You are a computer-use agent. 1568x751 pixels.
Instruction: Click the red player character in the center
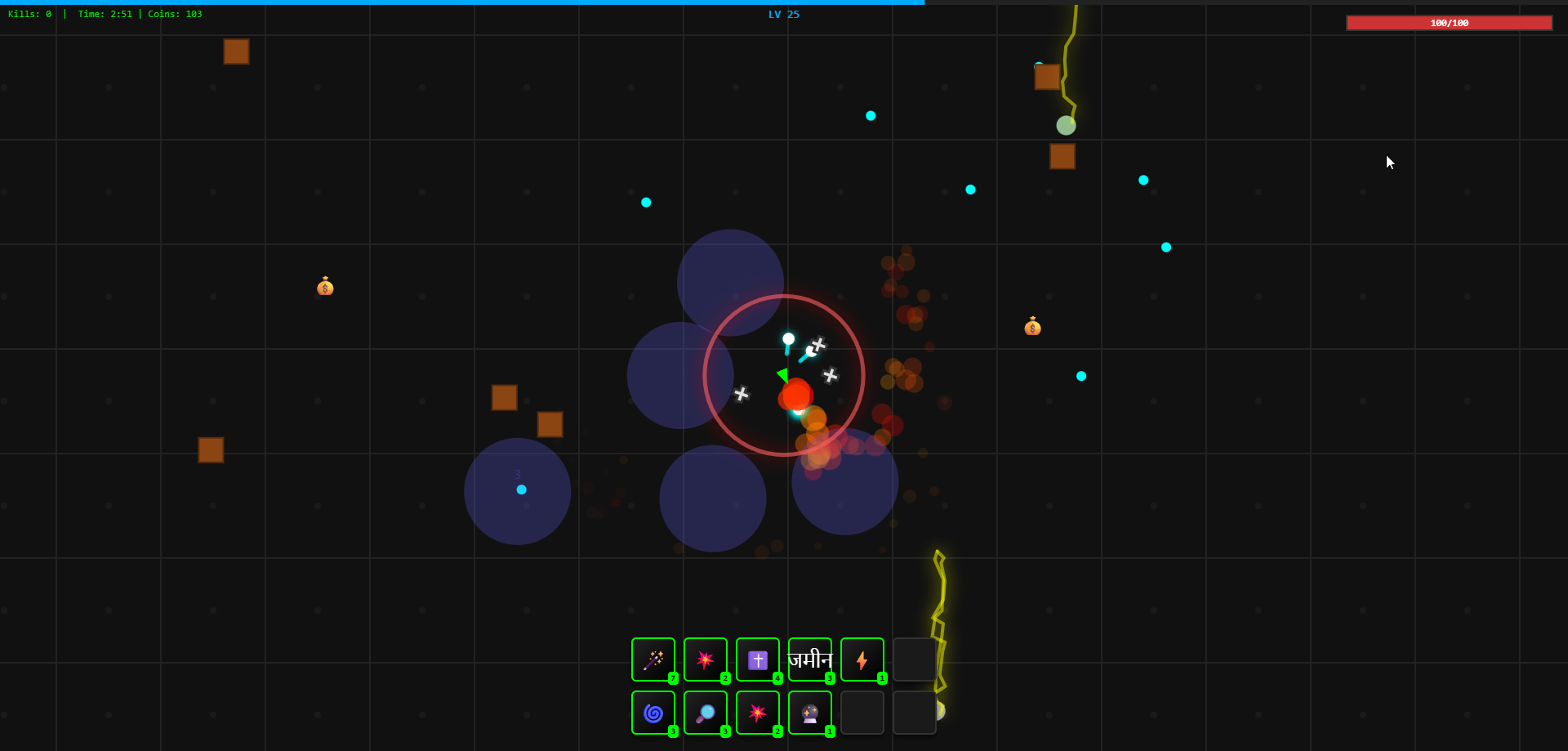(796, 395)
